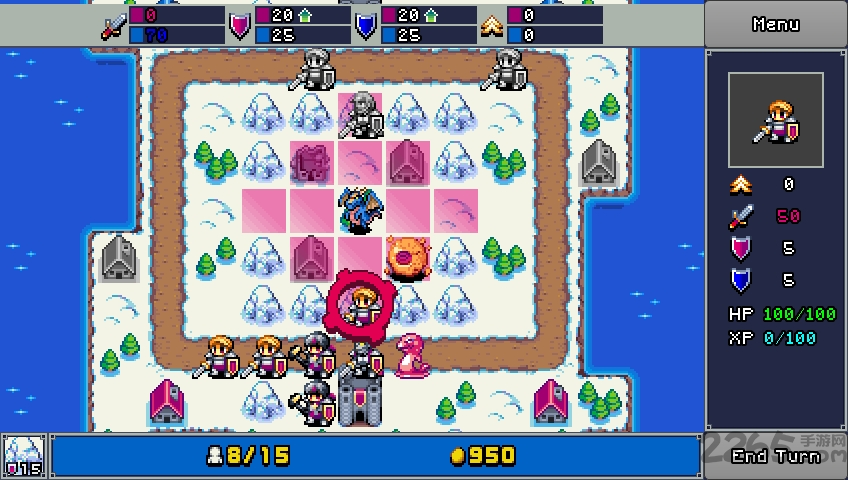Select the blue wizard on the highlighted tile
Image resolution: width=848 pixels, height=480 pixels.
point(358,208)
